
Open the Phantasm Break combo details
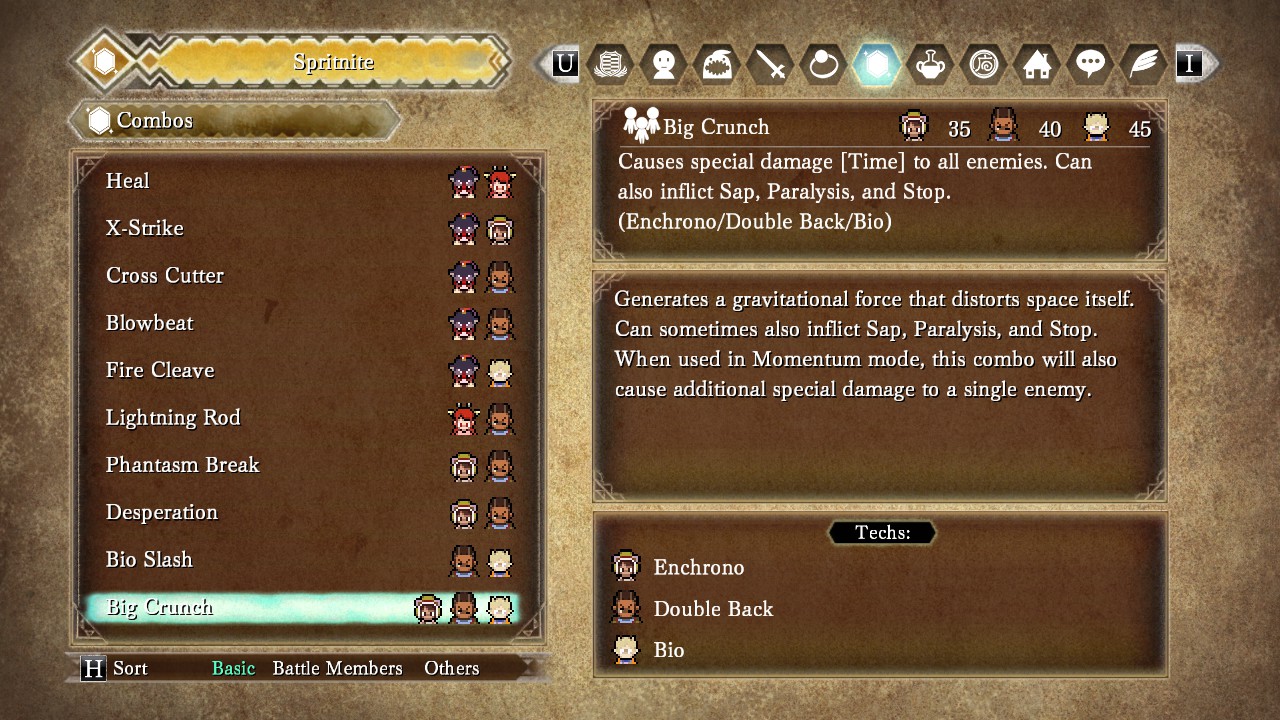tap(182, 465)
